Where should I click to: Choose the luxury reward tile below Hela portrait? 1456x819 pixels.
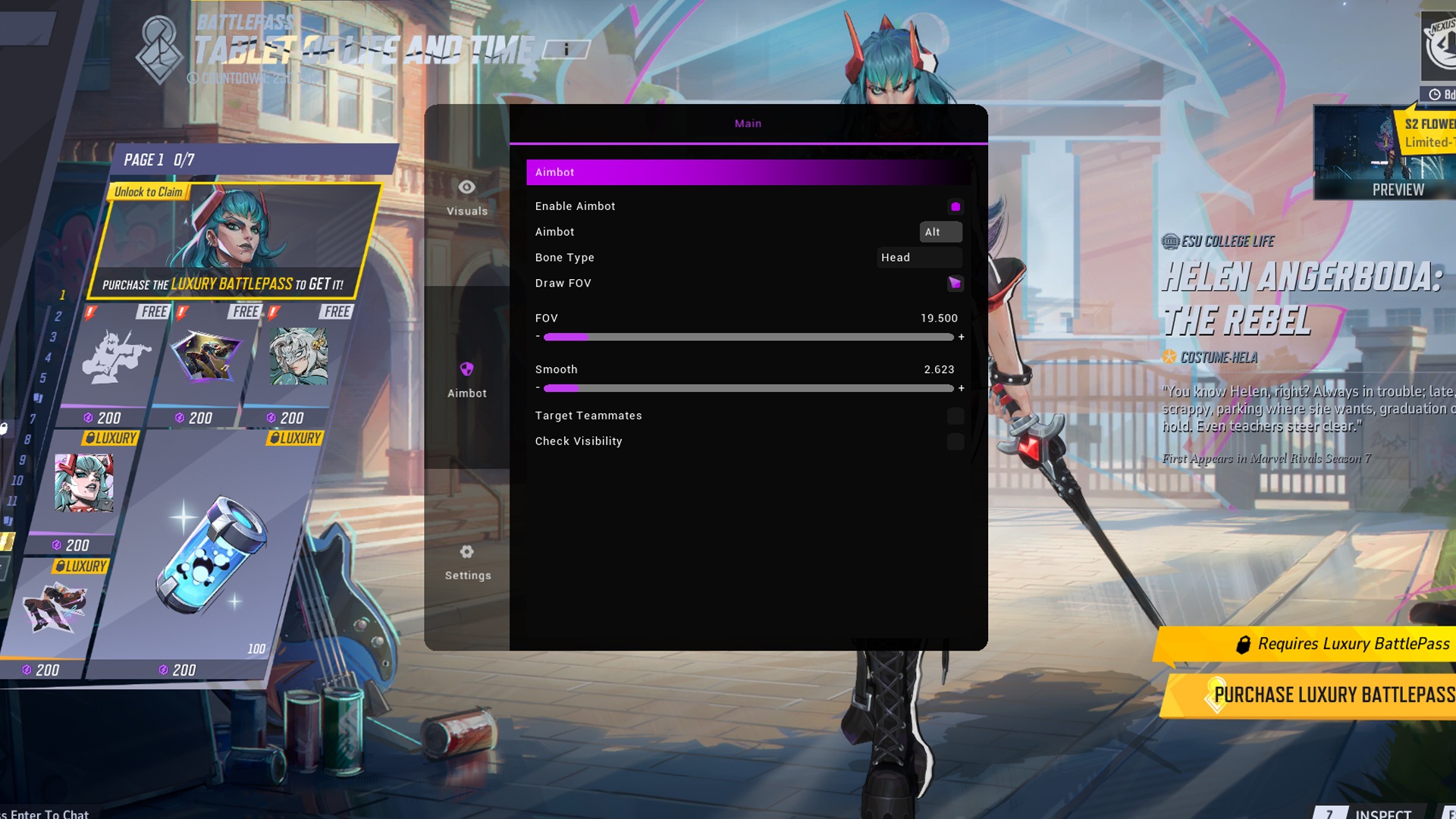(x=55, y=607)
